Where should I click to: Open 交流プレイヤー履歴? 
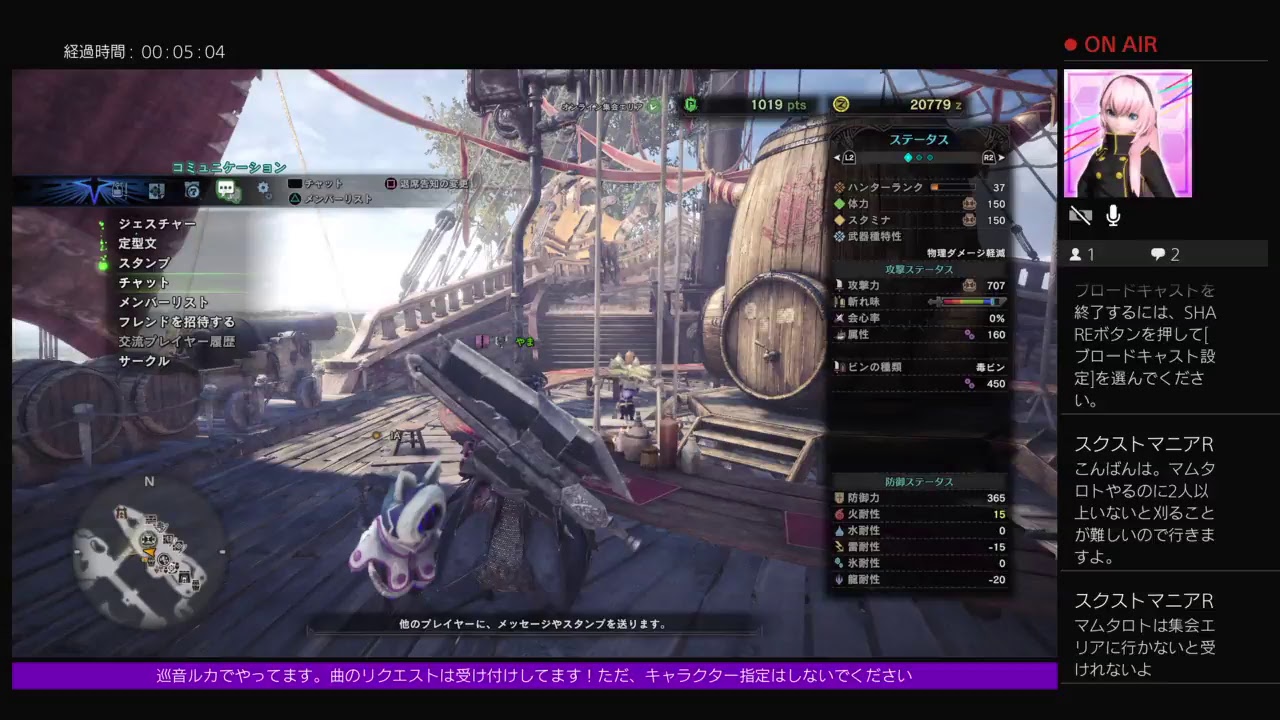[x=176, y=342]
